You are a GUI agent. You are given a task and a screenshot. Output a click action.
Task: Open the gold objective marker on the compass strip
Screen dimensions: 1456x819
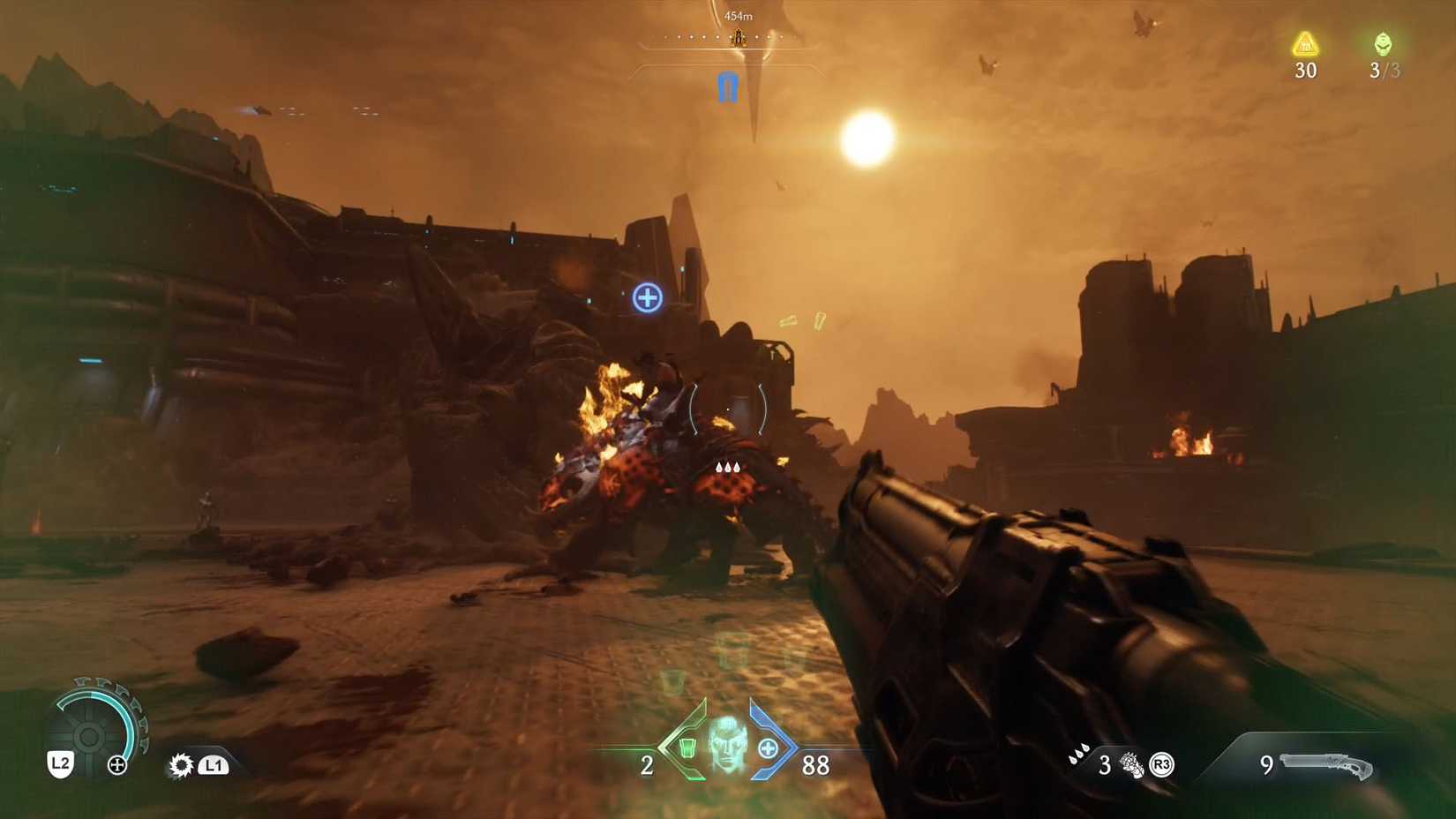coord(737,37)
